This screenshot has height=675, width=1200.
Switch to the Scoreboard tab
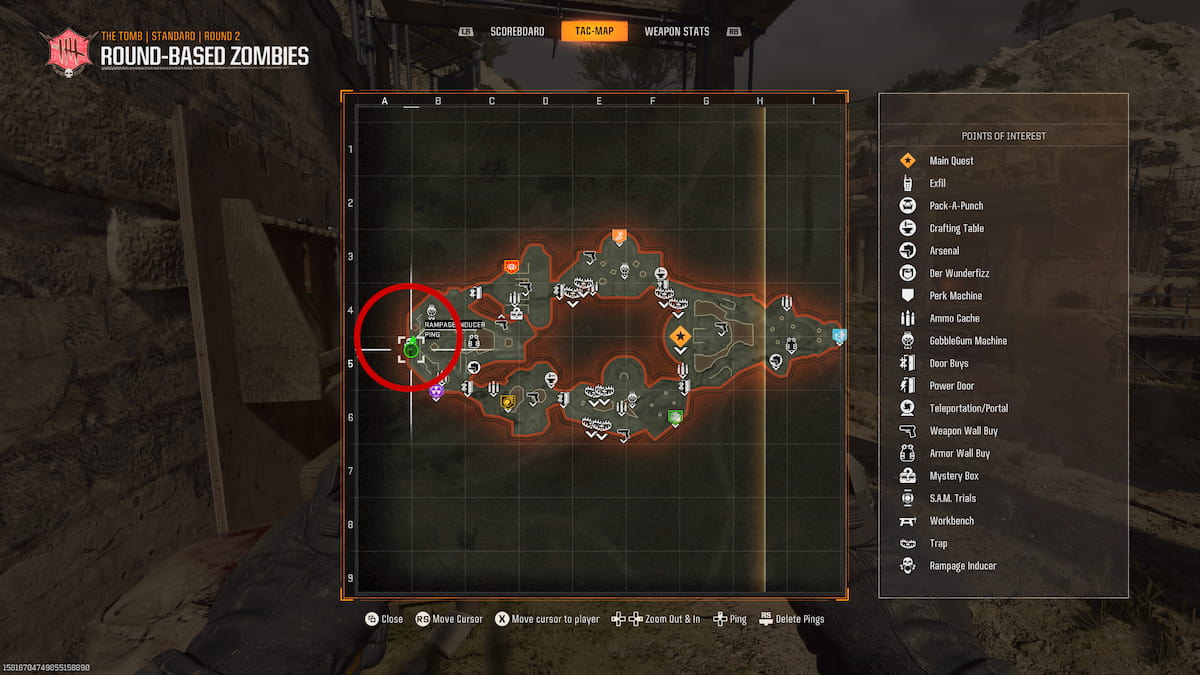[x=517, y=32]
